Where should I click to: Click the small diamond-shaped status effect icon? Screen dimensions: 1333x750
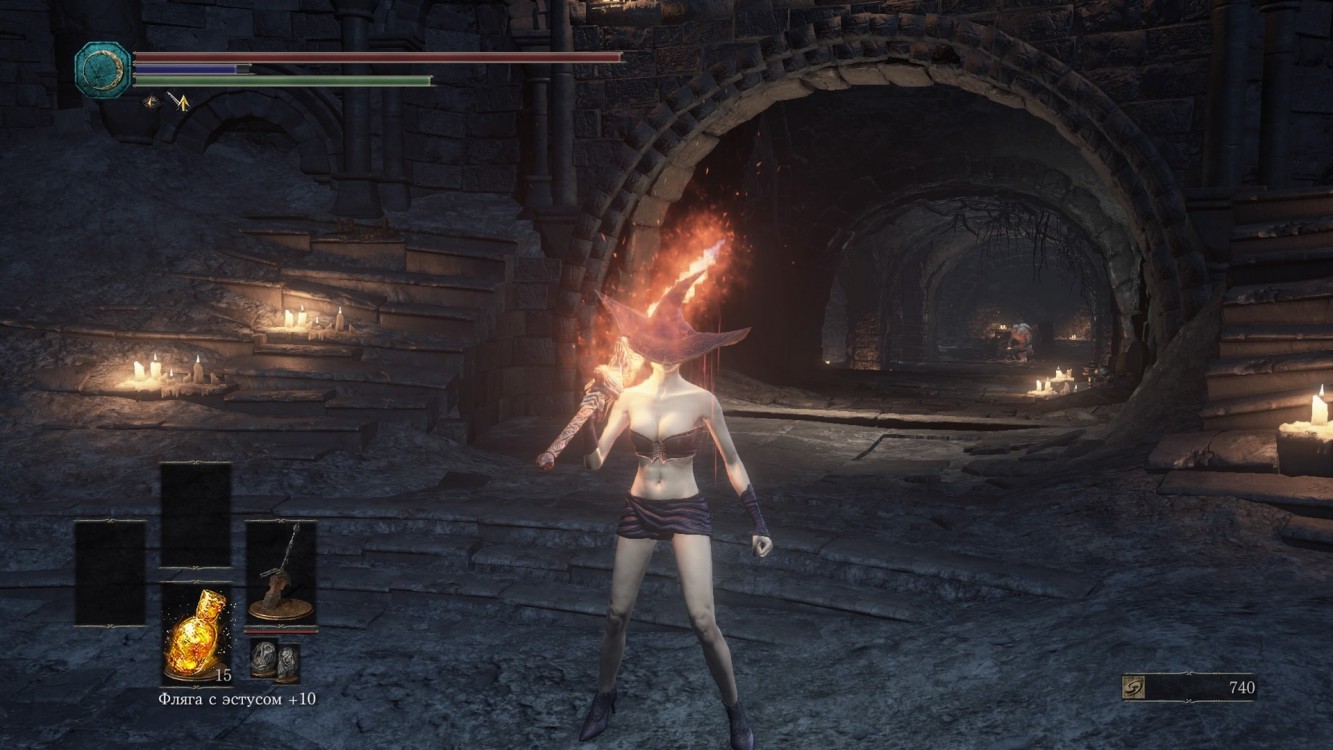[152, 100]
